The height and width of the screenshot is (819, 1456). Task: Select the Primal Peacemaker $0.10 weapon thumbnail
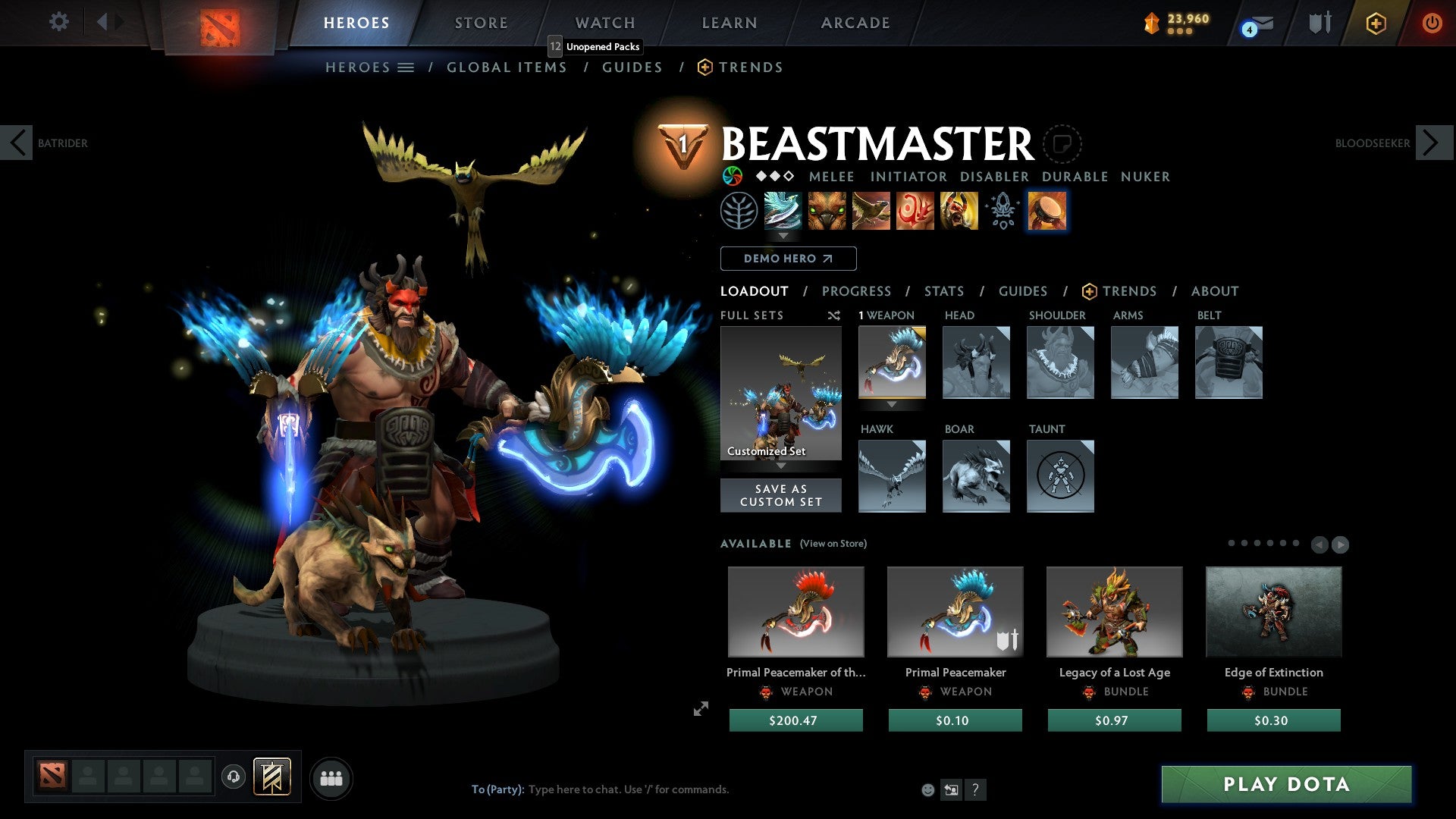955,612
